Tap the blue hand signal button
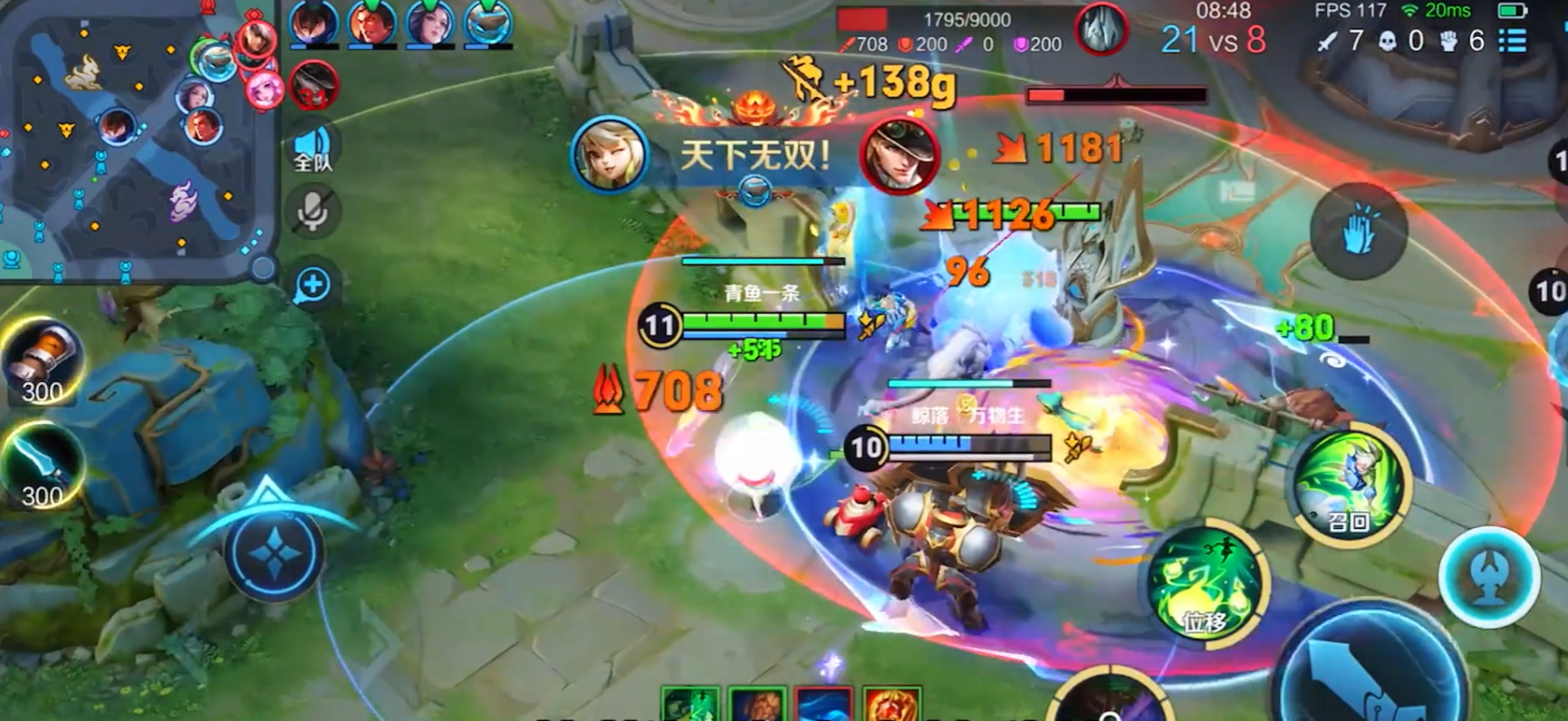Viewport: 1568px width, 721px height. (x=1358, y=231)
